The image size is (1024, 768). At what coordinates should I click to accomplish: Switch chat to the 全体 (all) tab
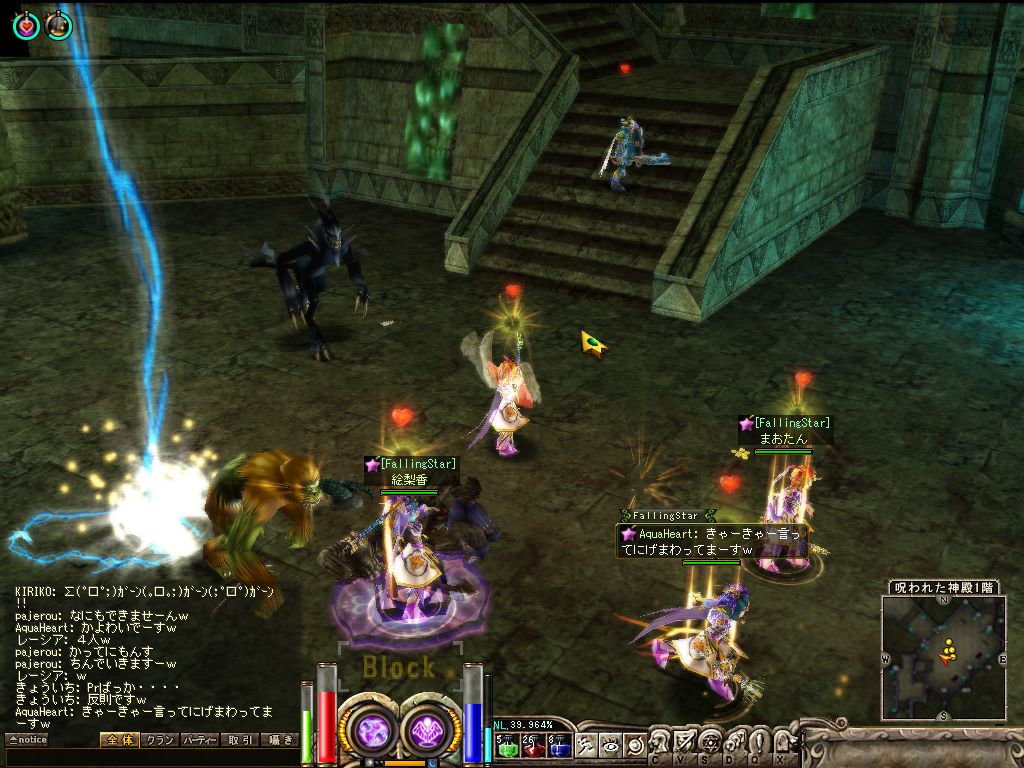(x=117, y=740)
